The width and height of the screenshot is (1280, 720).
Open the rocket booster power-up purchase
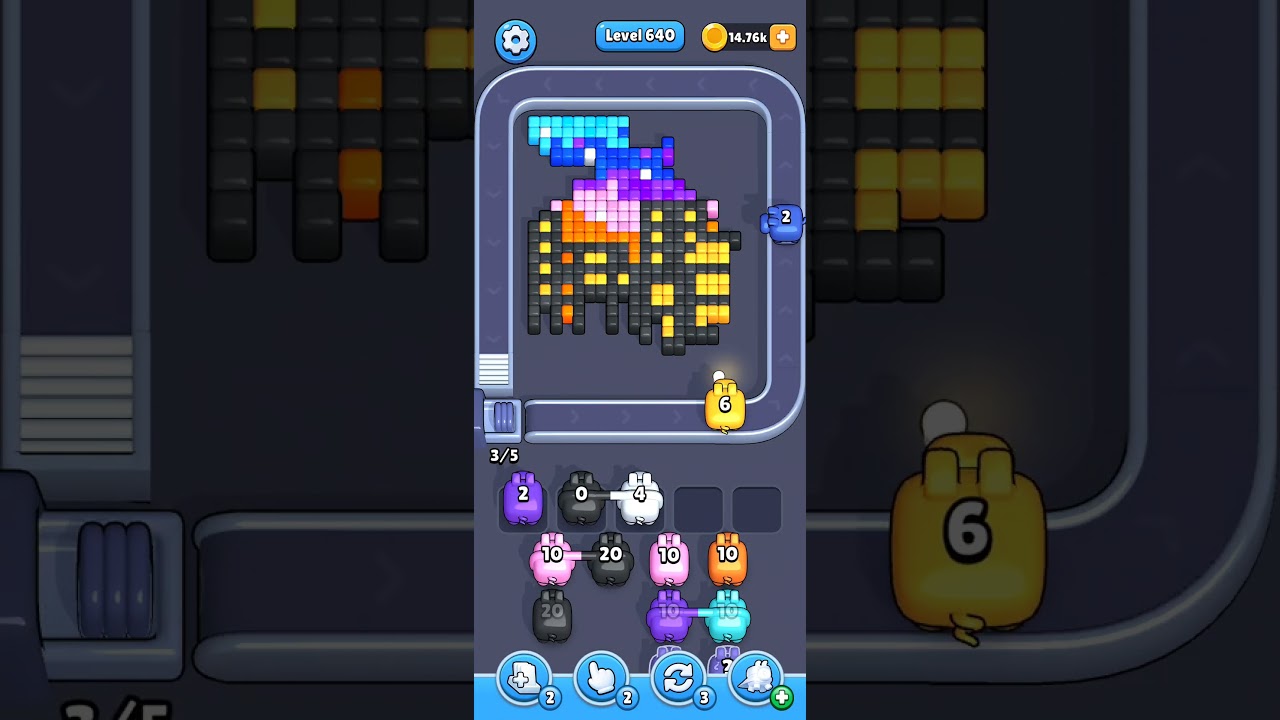[x=756, y=678]
